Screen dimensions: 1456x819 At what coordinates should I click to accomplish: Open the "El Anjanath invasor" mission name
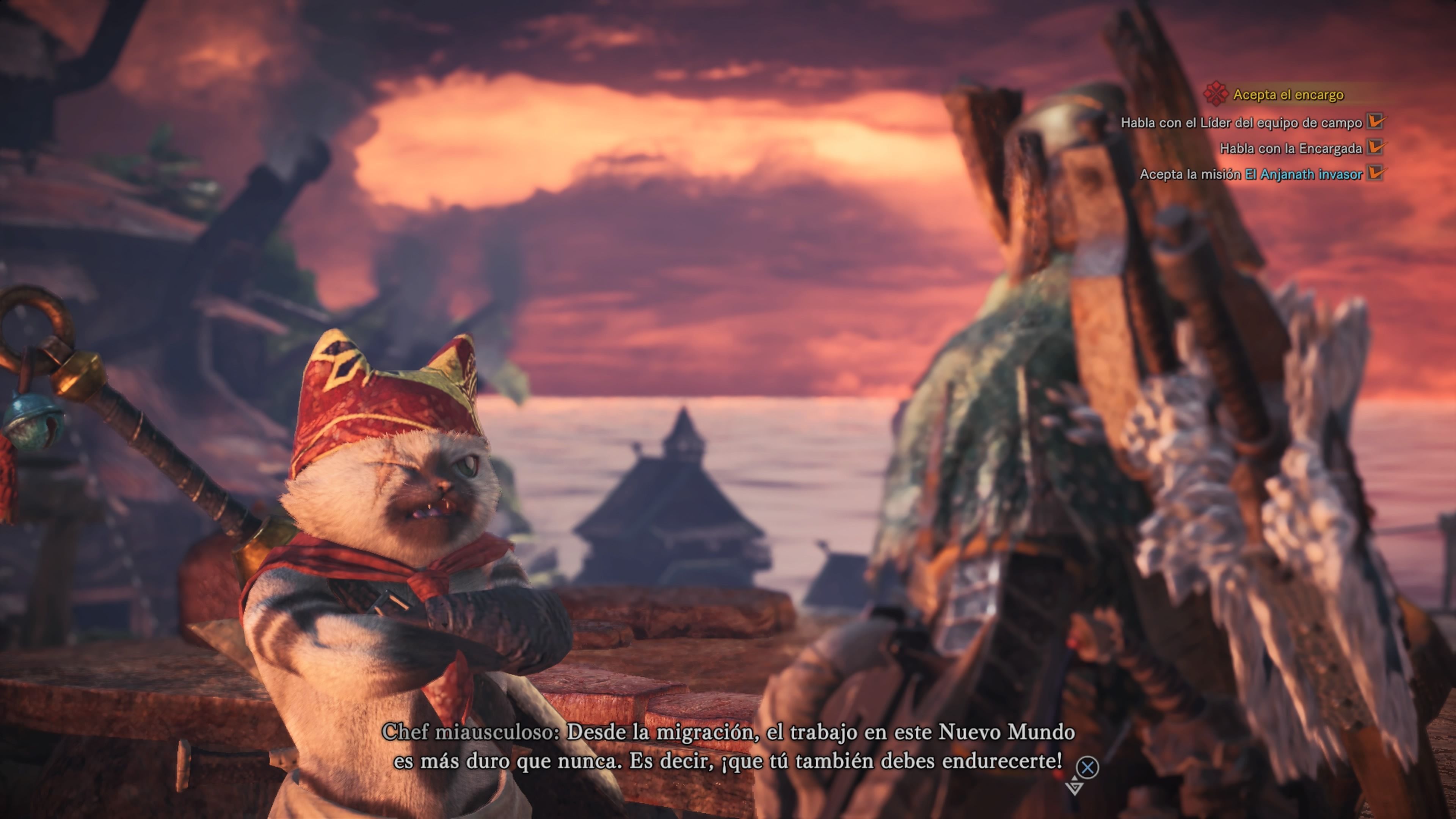tap(1304, 175)
